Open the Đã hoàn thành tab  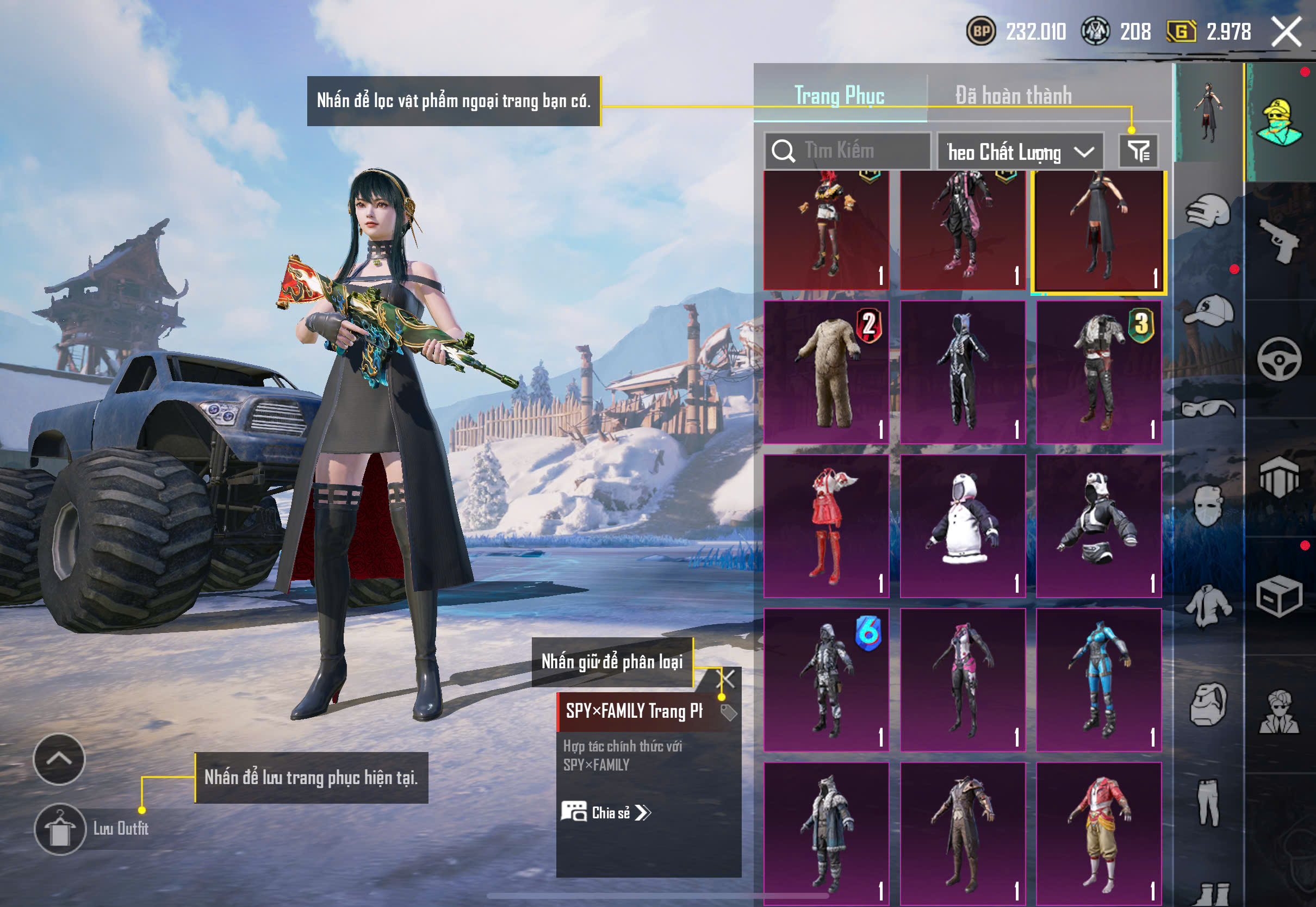pos(1014,95)
